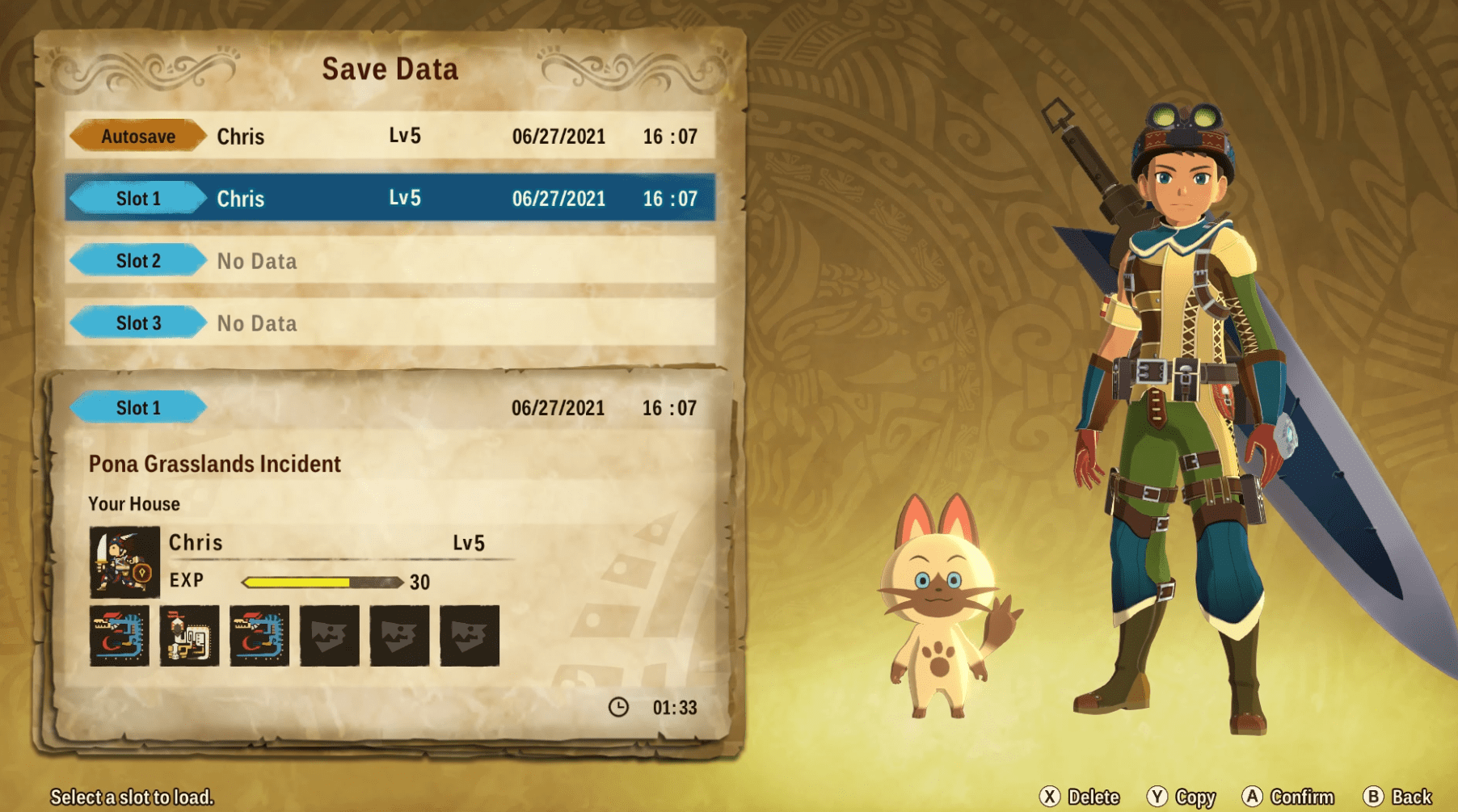Image resolution: width=1458 pixels, height=812 pixels.
Task: Choose the empty Slot 2 row
Action: tap(390, 260)
